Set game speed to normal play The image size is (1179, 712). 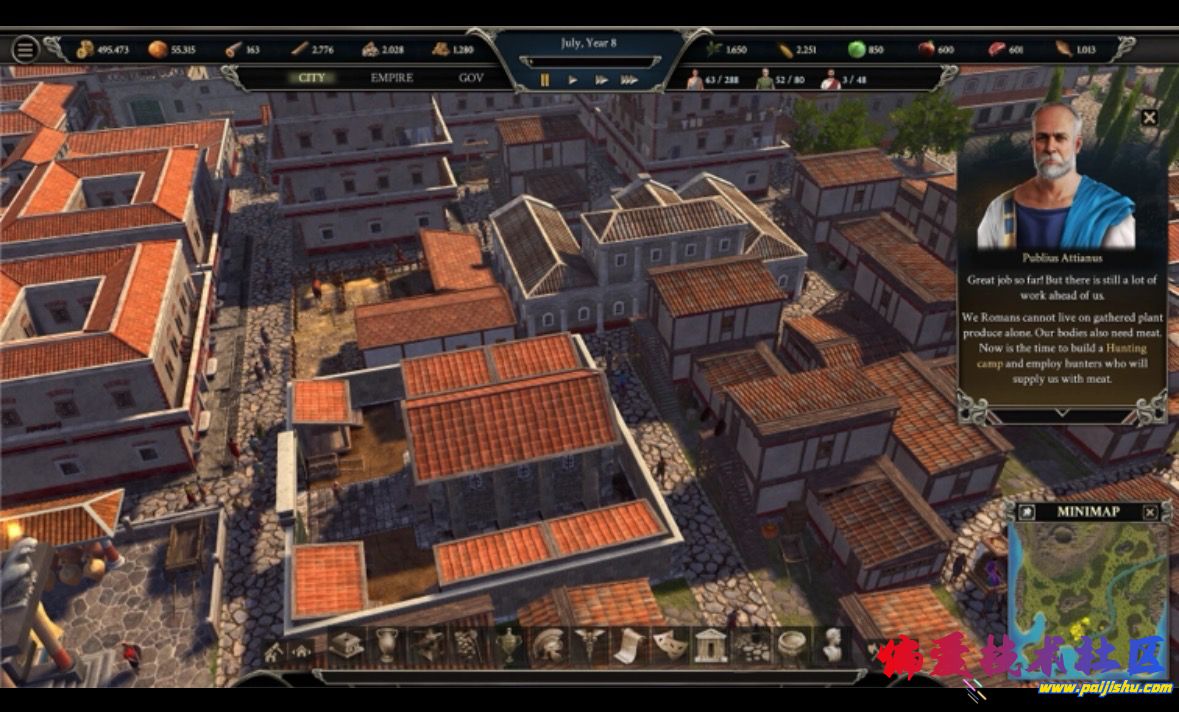[x=573, y=80]
